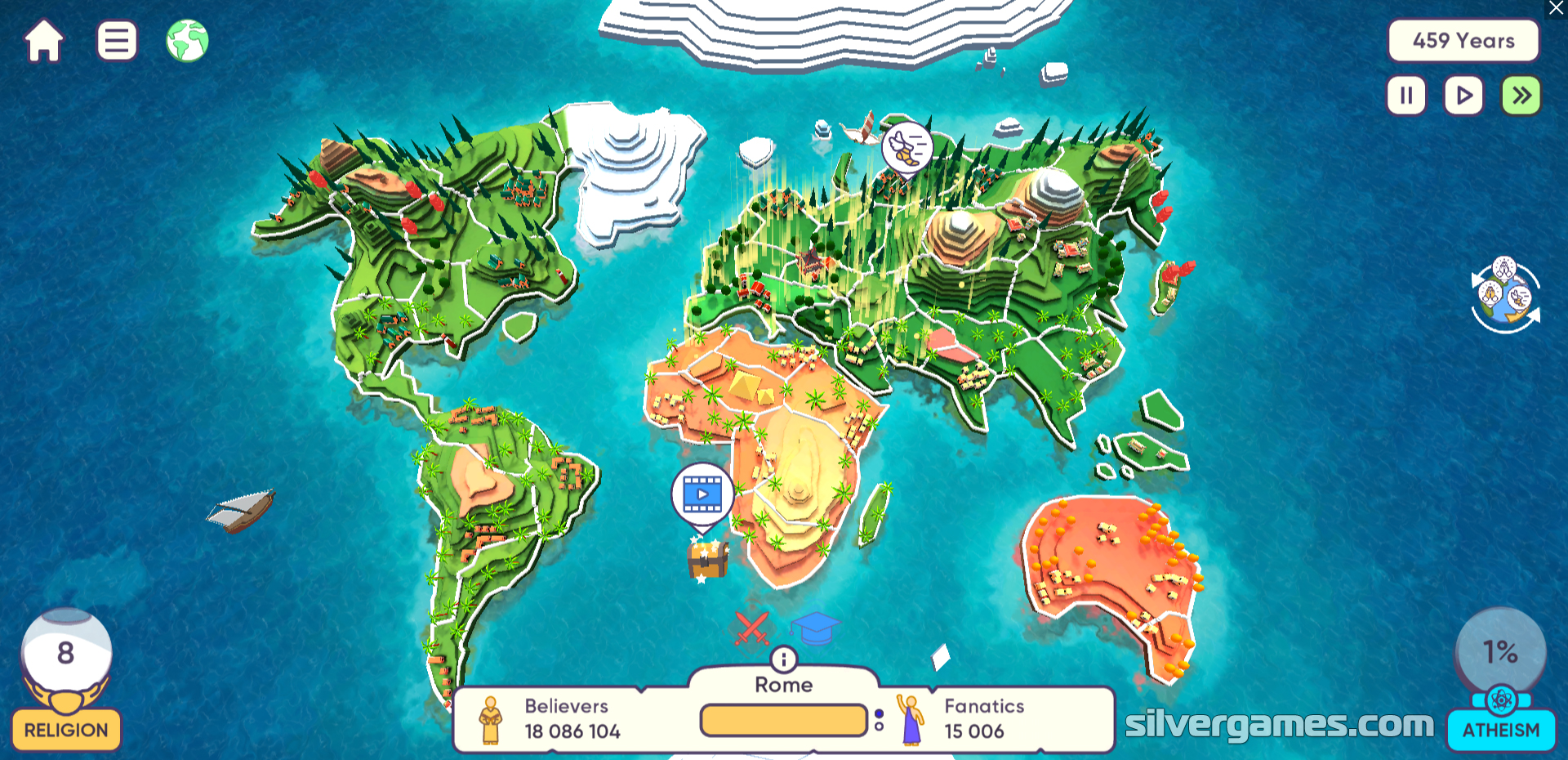Open the Atheism panel
Screen dimensions: 1568x760
[x=1501, y=729]
